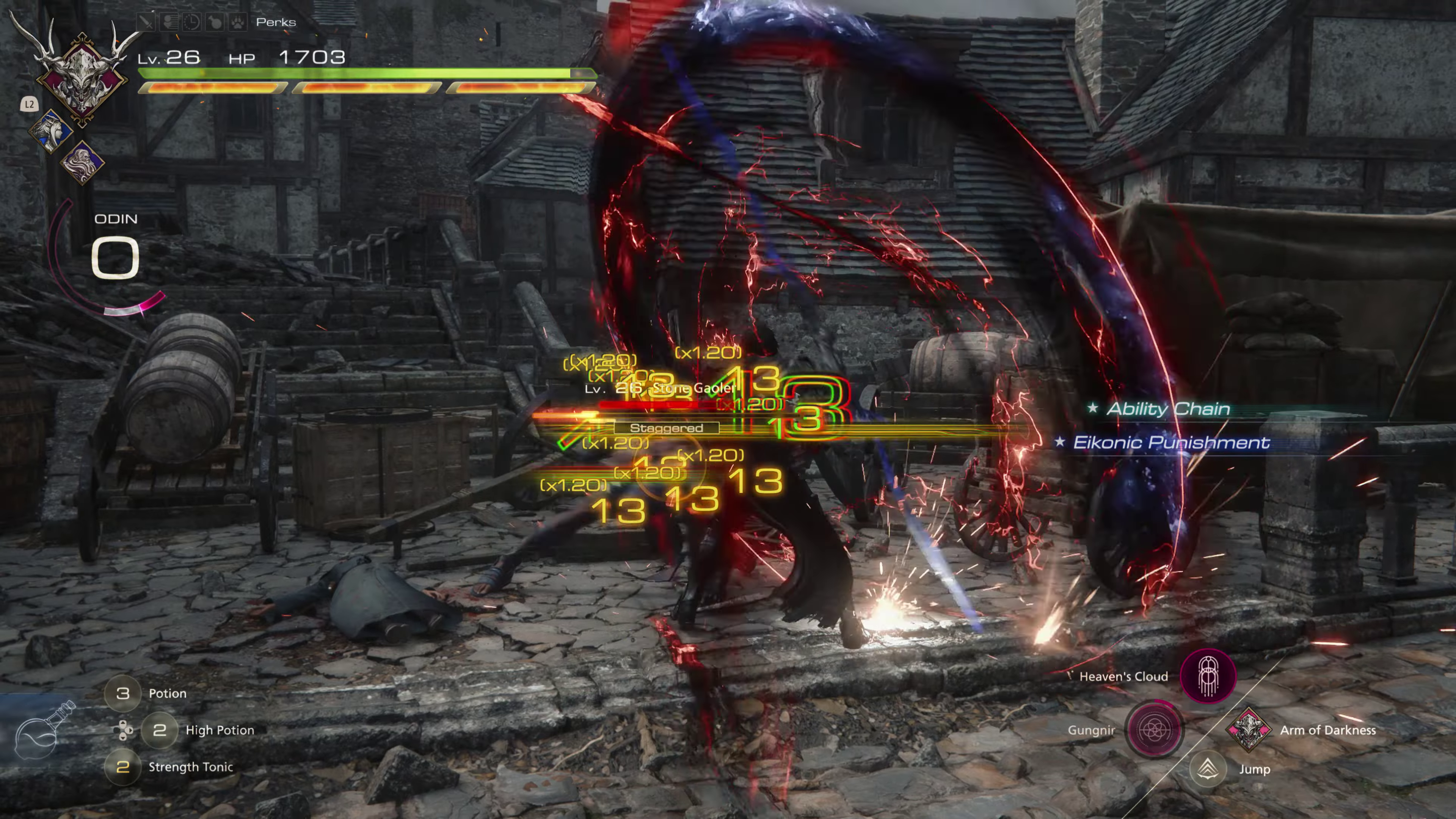Click the paw print perk icon

pyautogui.click(x=238, y=22)
